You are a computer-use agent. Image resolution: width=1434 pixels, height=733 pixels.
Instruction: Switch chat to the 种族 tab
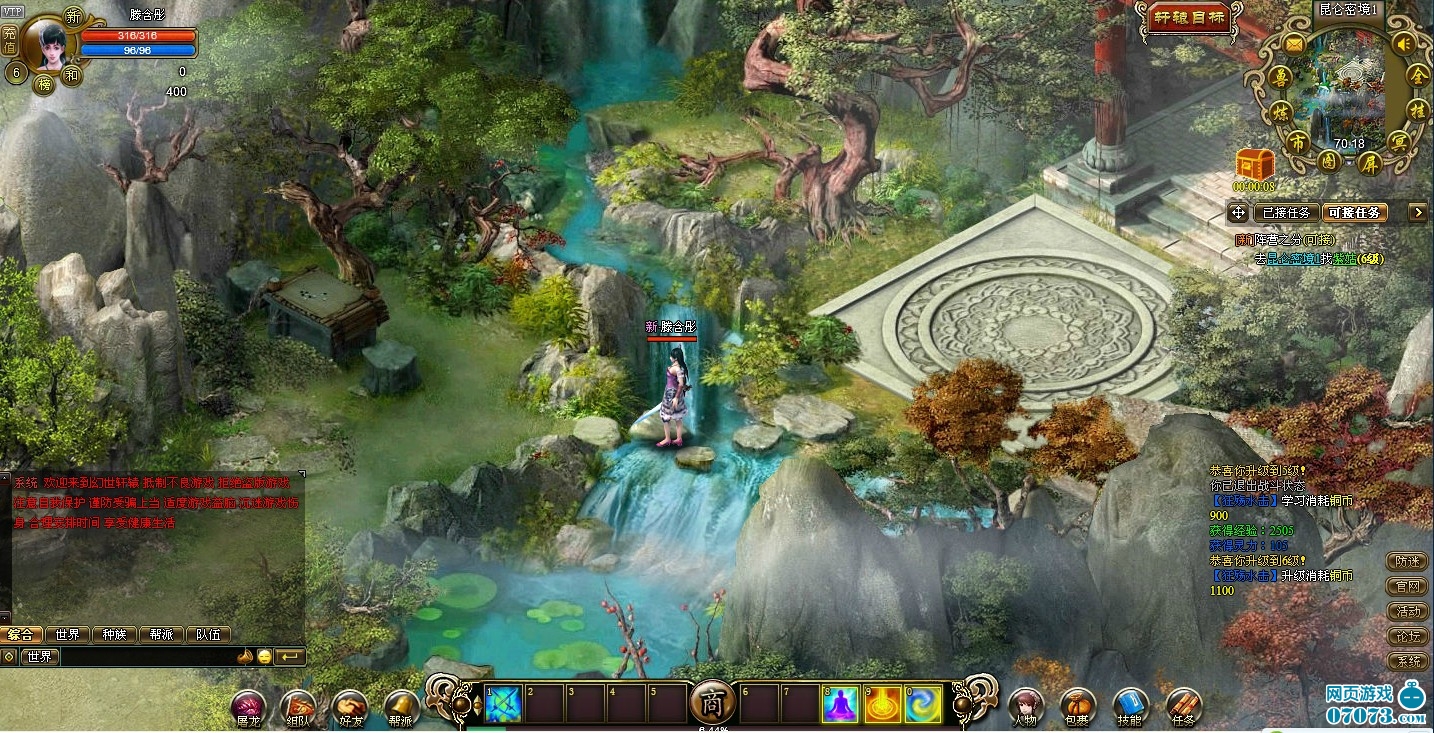point(114,634)
